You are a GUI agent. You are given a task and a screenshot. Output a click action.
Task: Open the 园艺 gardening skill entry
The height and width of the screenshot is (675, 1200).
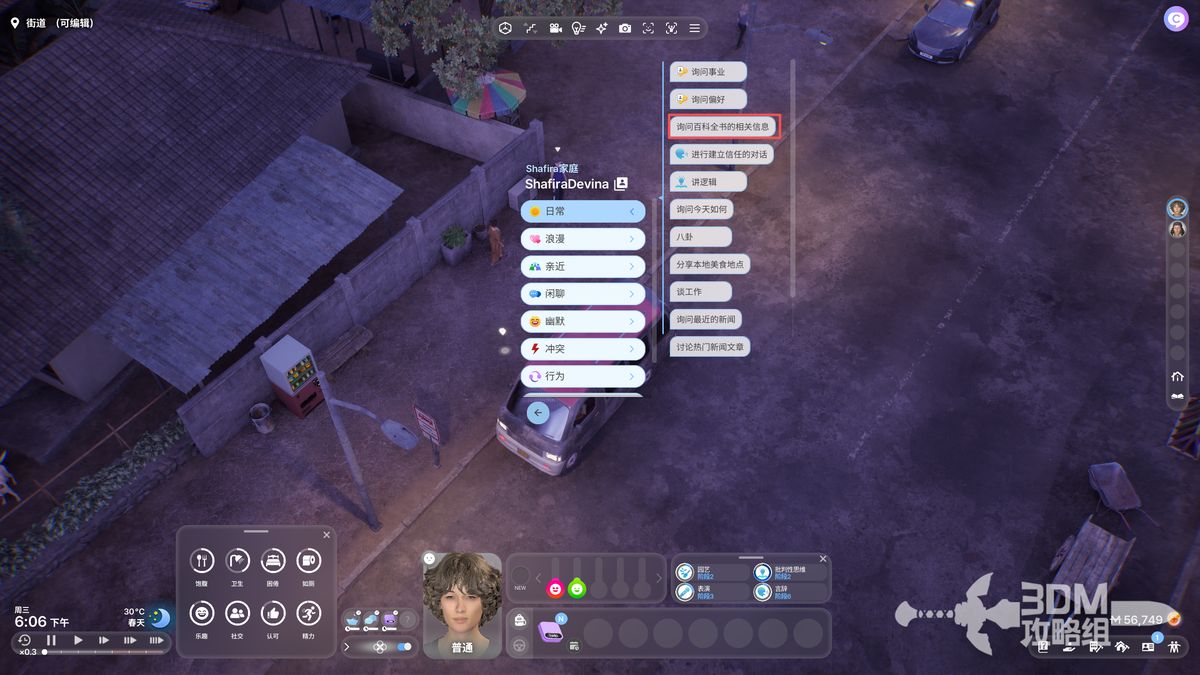pos(710,572)
